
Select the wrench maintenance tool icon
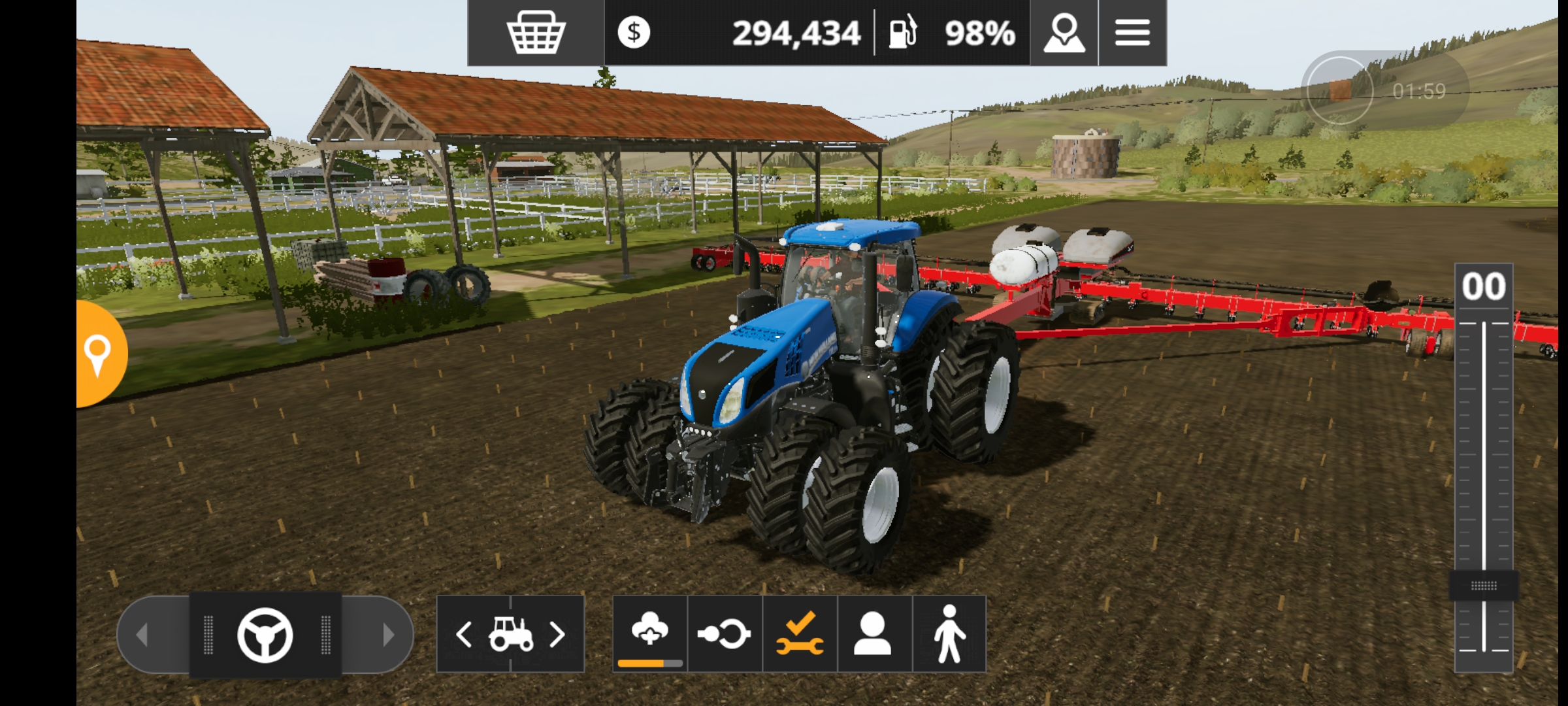click(x=800, y=633)
